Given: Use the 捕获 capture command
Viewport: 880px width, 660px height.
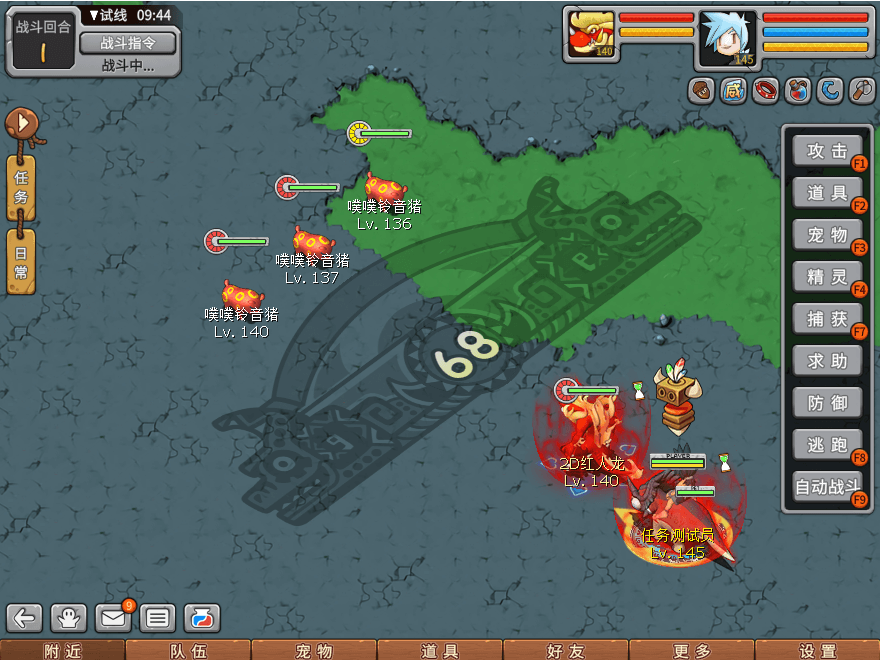Looking at the screenshot, I should pyautogui.click(x=827, y=319).
